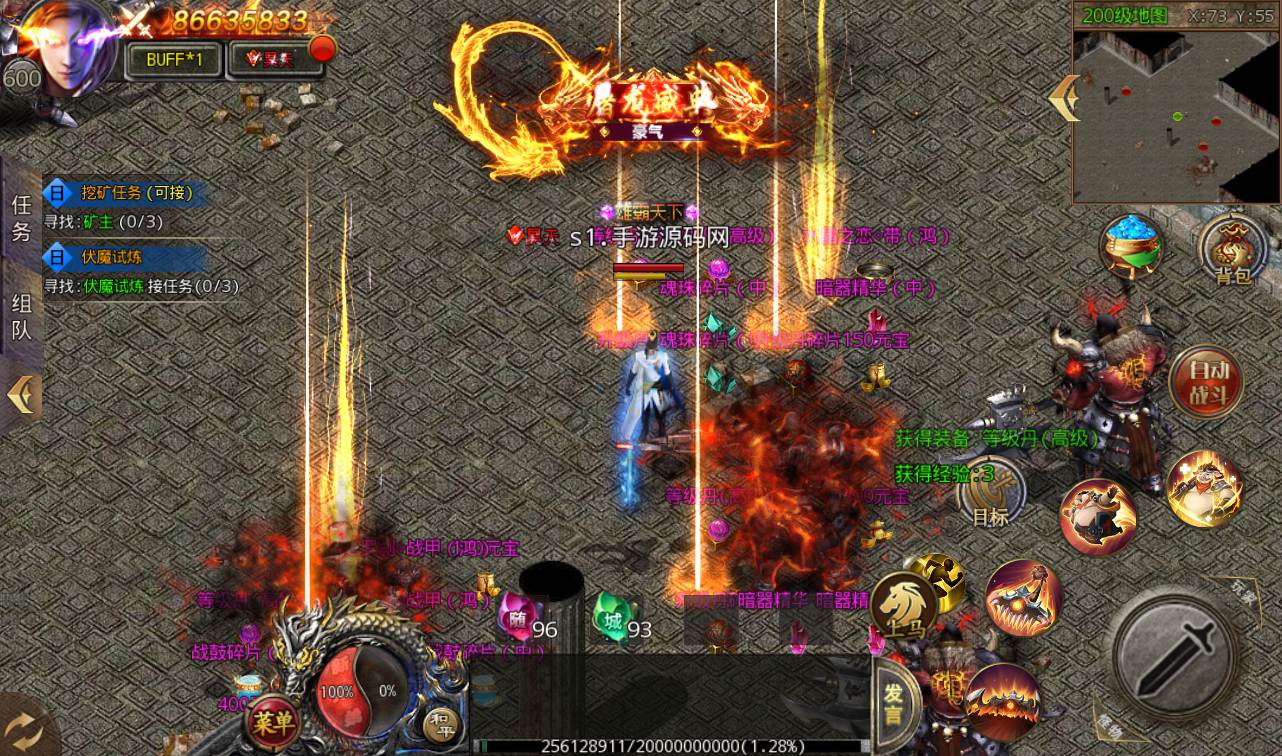Switch to the 组队 team tab
This screenshot has height=756, width=1282.
coord(21,316)
